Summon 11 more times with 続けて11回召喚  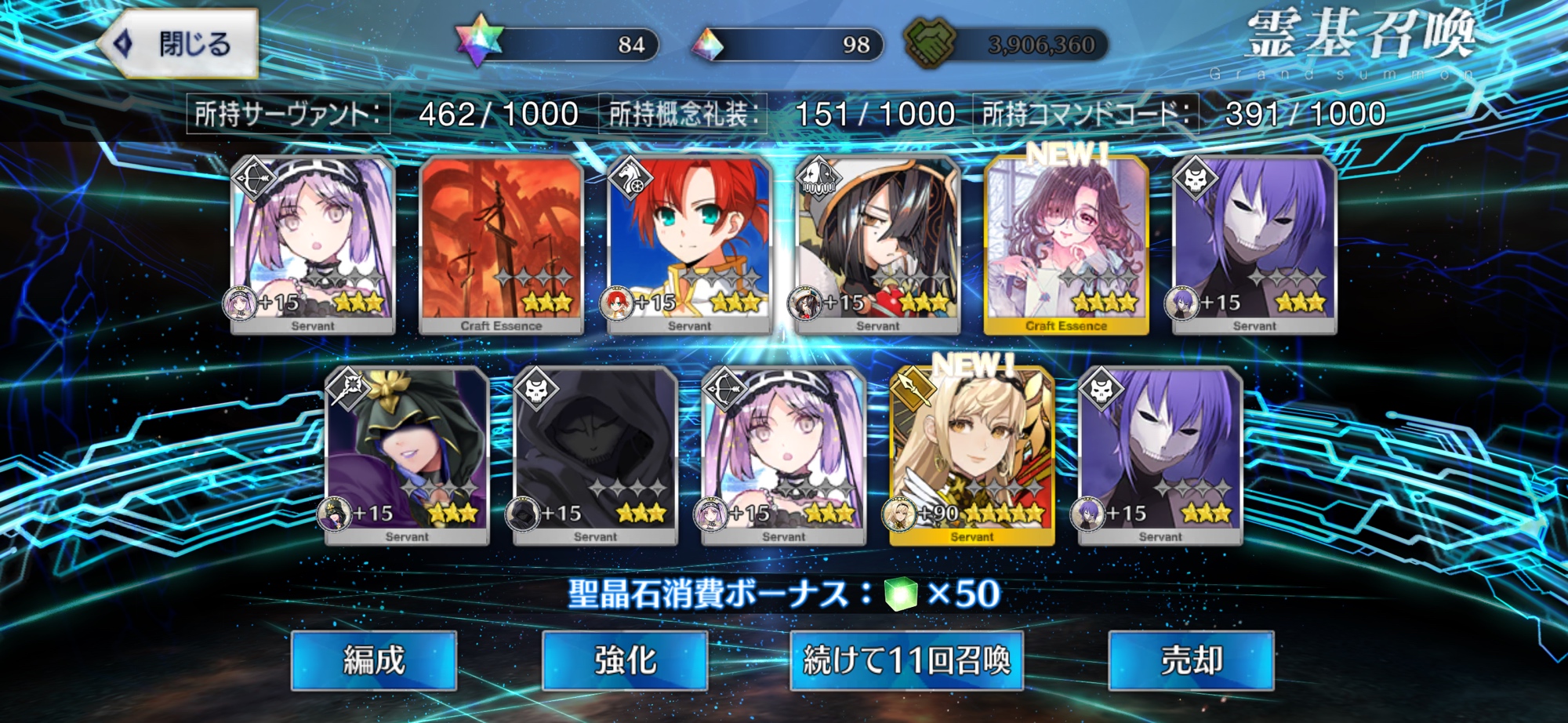[906, 660]
